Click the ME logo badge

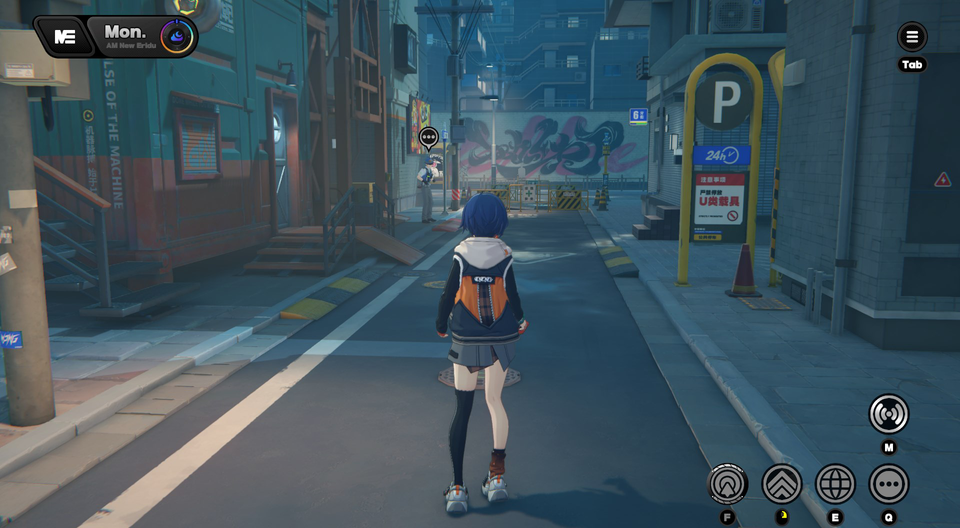coord(66,36)
